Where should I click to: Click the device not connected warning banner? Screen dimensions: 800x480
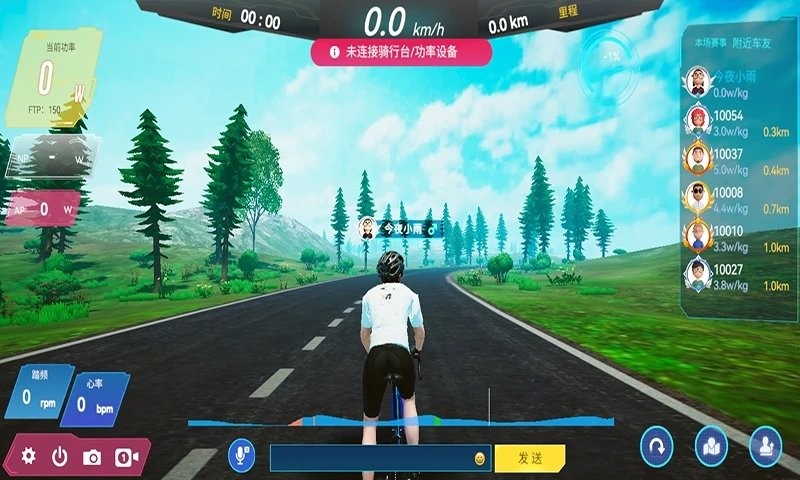[x=400, y=53]
